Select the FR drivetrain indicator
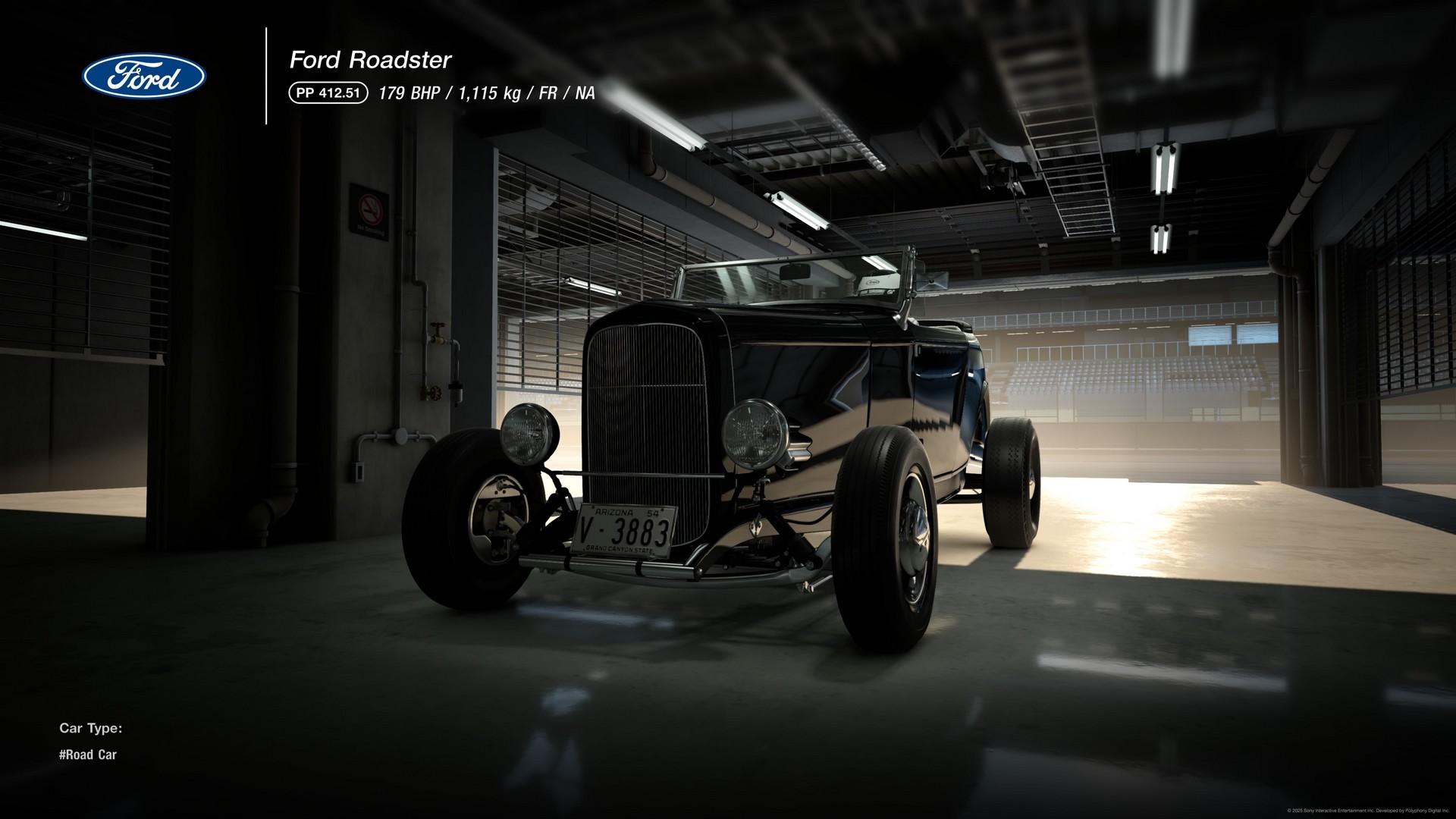 pyautogui.click(x=548, y=95)
